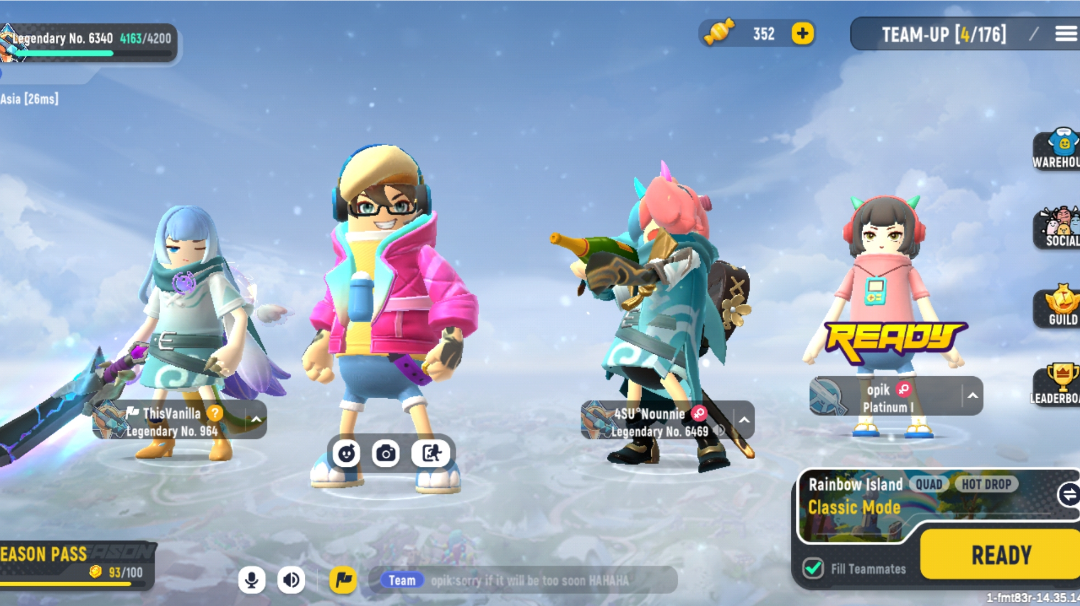
Task: Add candy currency with the plus button
Action: 802,33
